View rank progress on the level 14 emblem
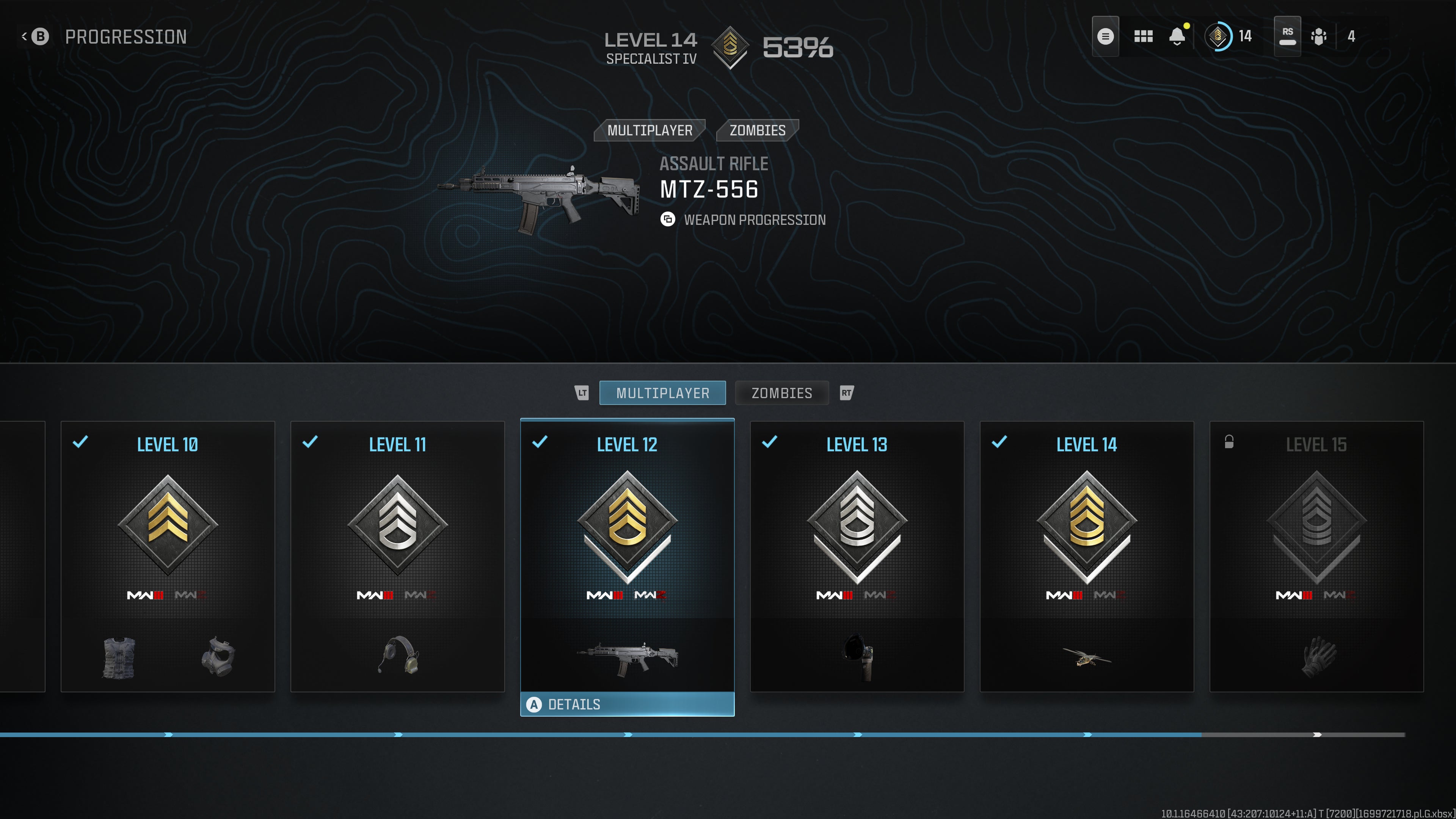The width and height of the screenshot is (1456, 819). pos(1218,36)
